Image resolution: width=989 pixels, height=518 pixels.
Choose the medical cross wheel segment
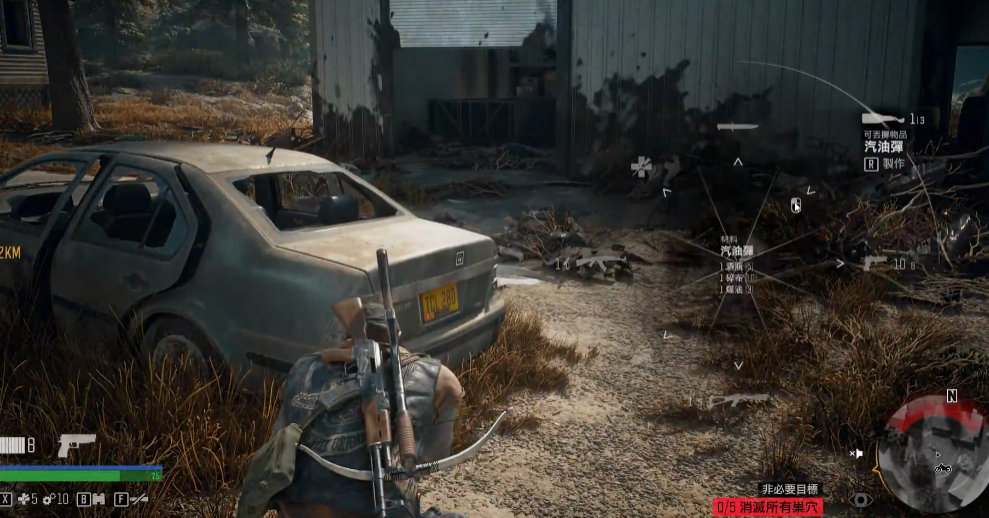click(641, 167)
